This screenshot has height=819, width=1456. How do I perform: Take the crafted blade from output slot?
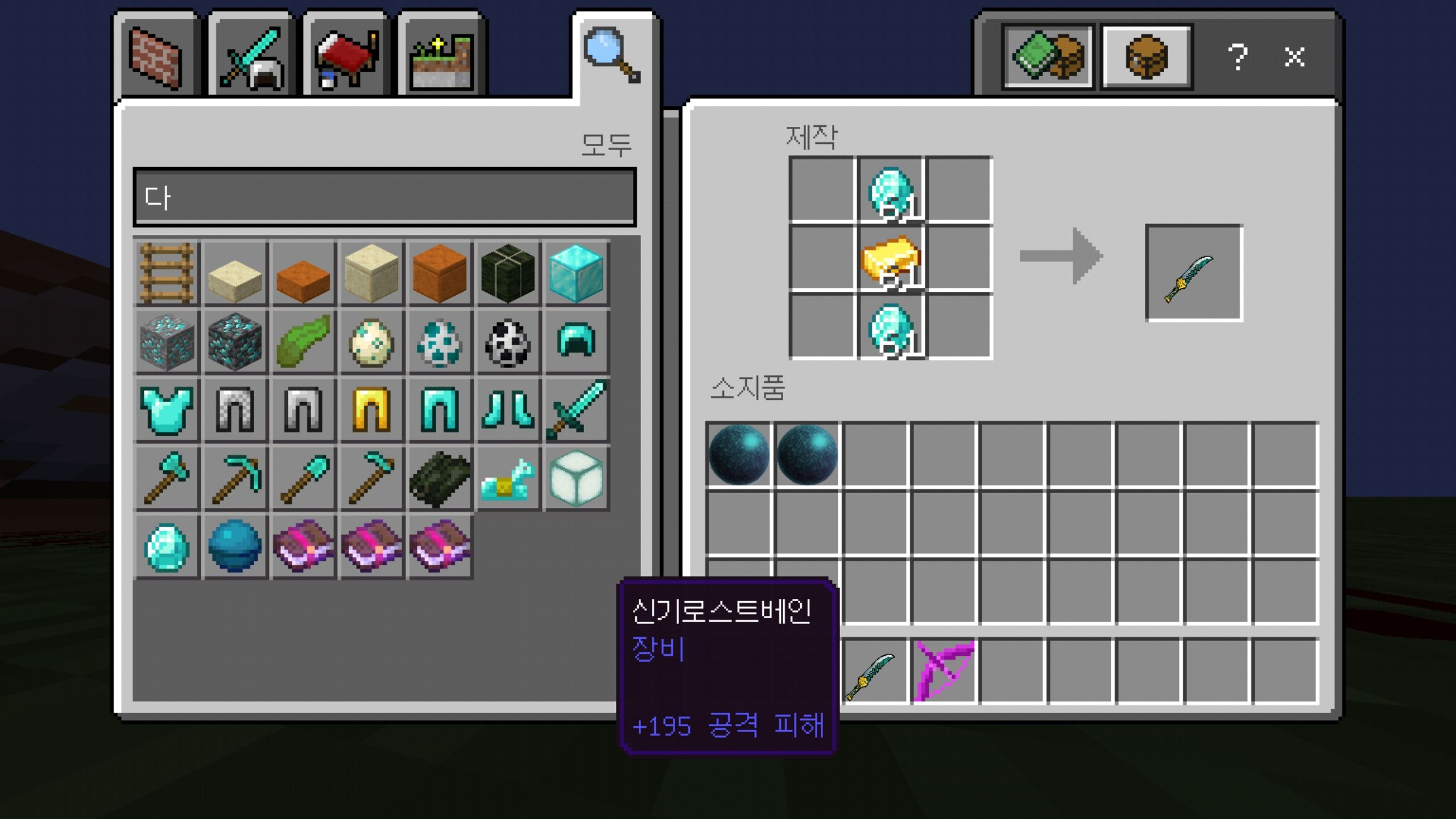1193,273
